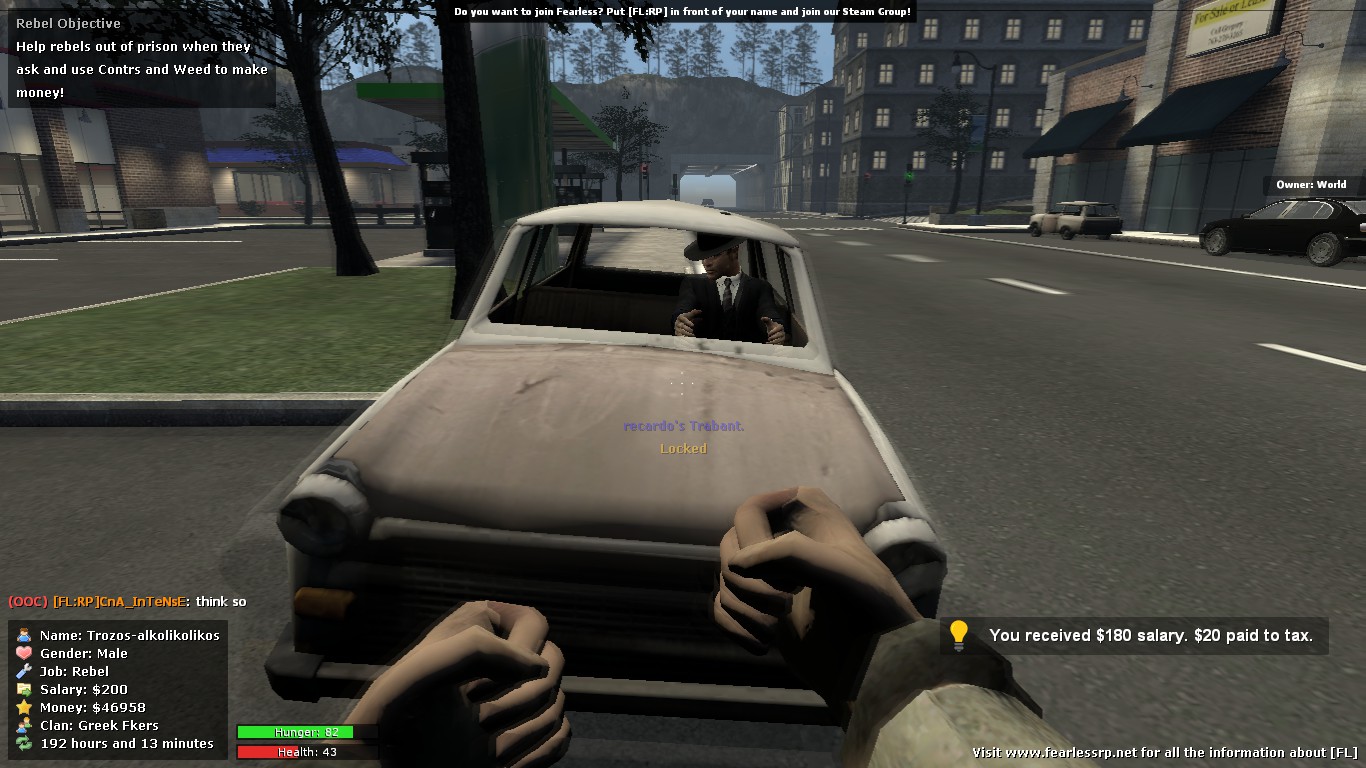
Task: Select the Rebel Objective tracker panel
Action: click(x=140, y=58)
